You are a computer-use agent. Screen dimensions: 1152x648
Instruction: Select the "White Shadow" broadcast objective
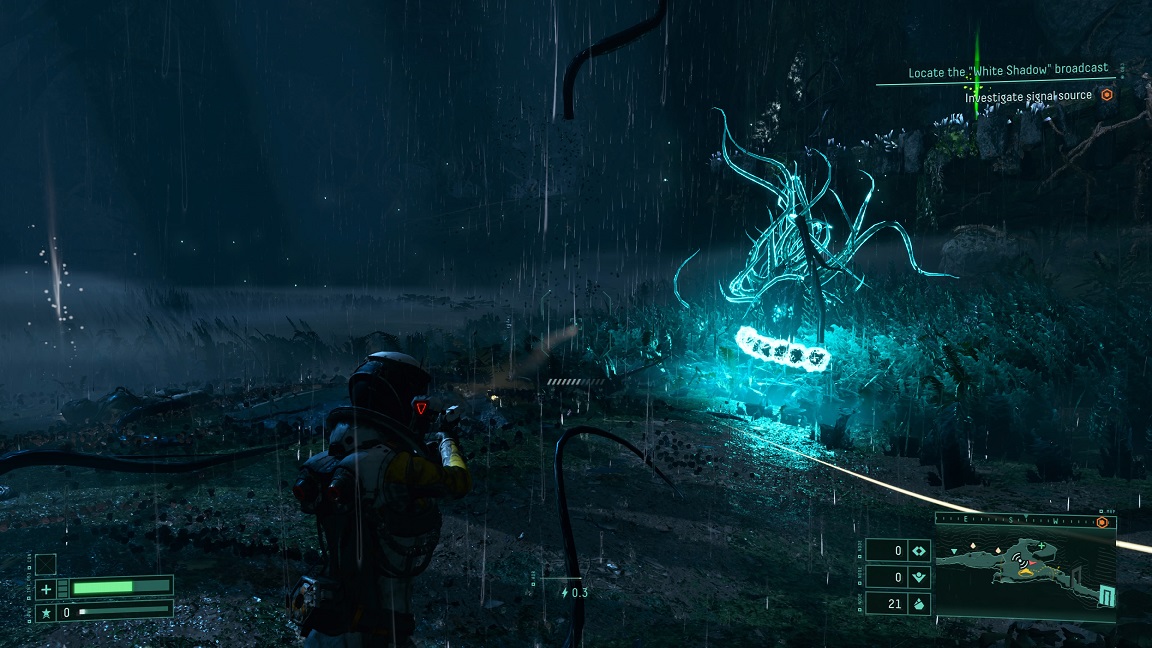1008,71
